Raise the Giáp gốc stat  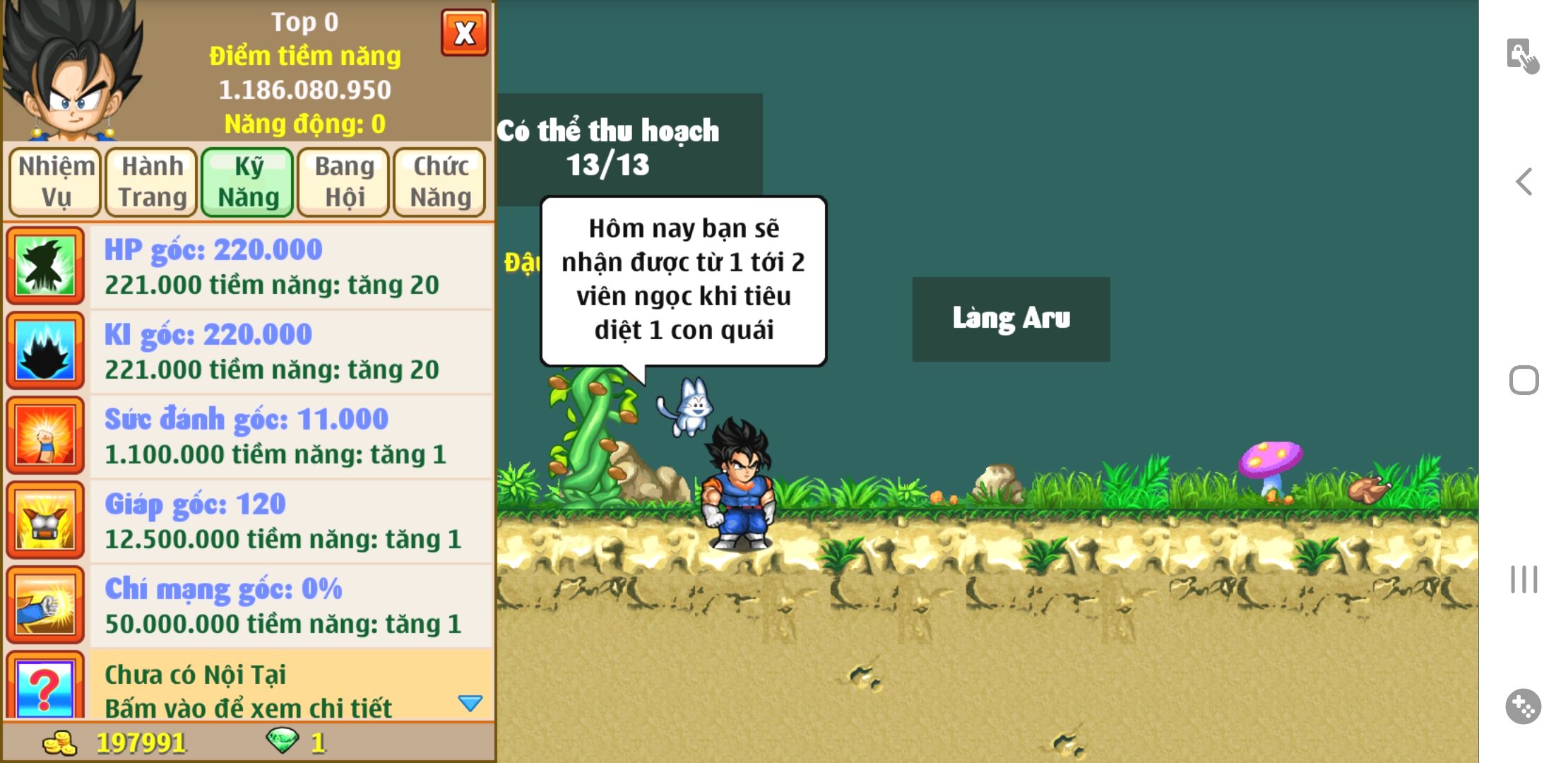tap(290, 521)
